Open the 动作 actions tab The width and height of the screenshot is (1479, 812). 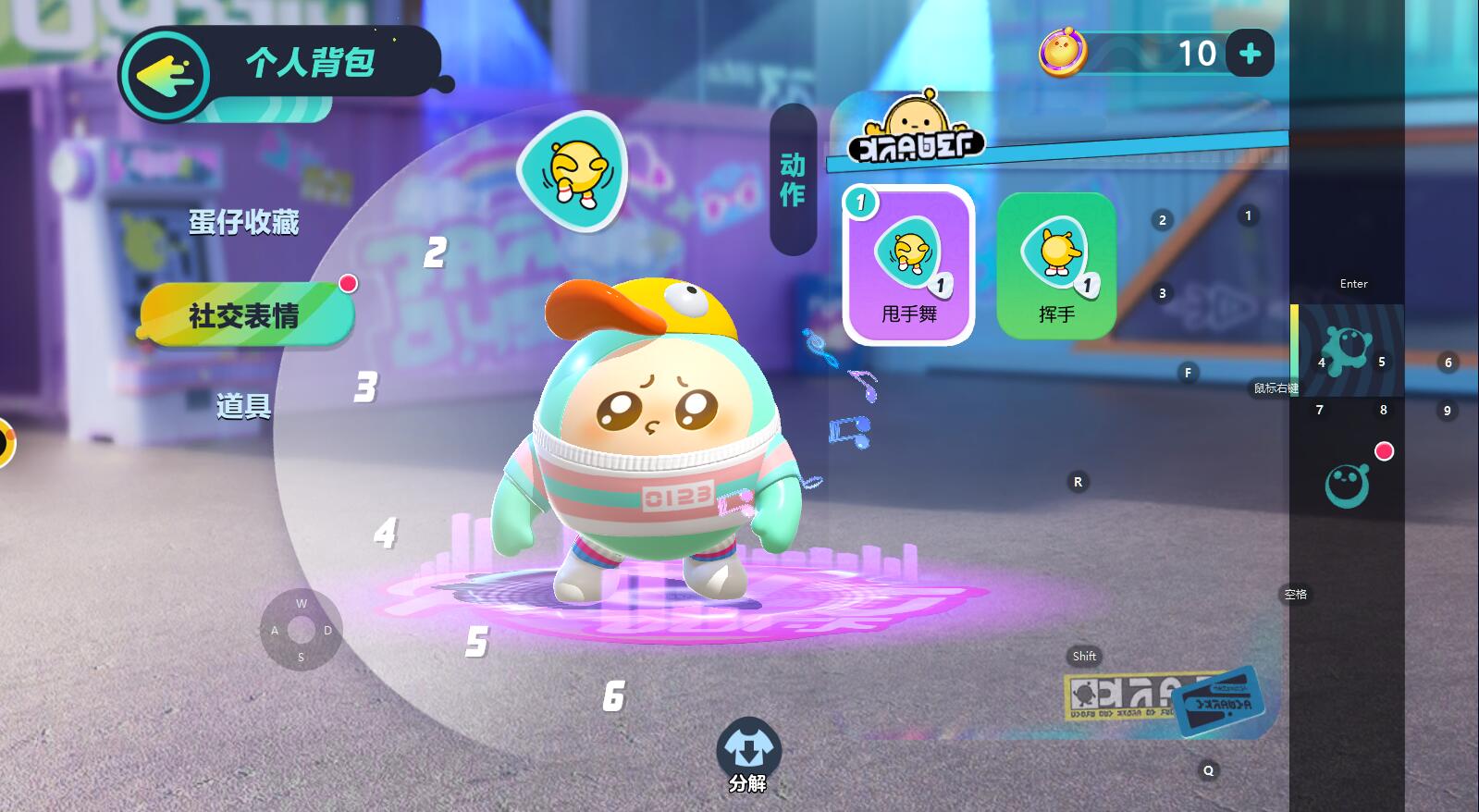[793, 179]
